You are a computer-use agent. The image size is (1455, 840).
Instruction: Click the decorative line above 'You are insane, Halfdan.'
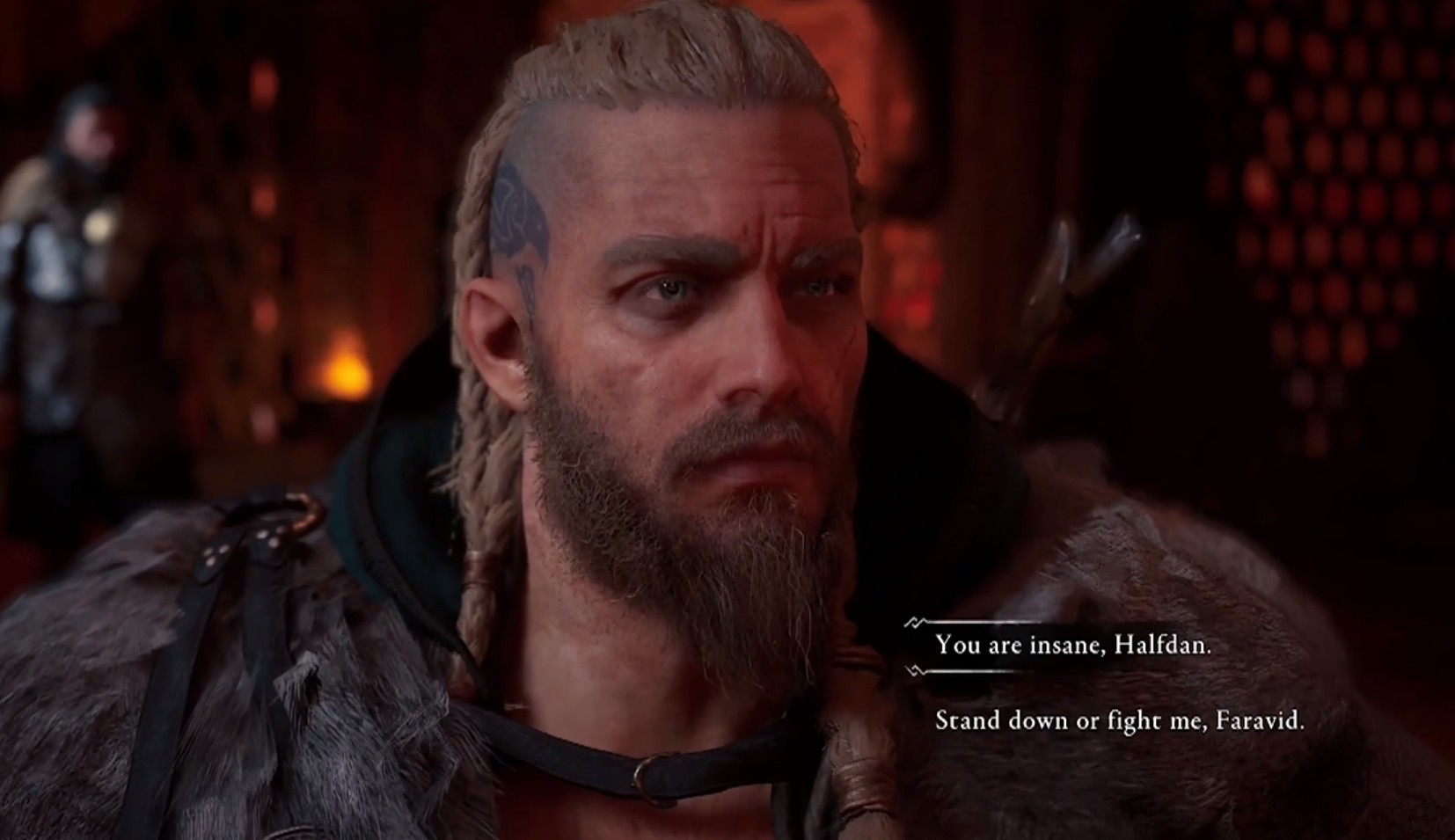(x=976, y=623)
